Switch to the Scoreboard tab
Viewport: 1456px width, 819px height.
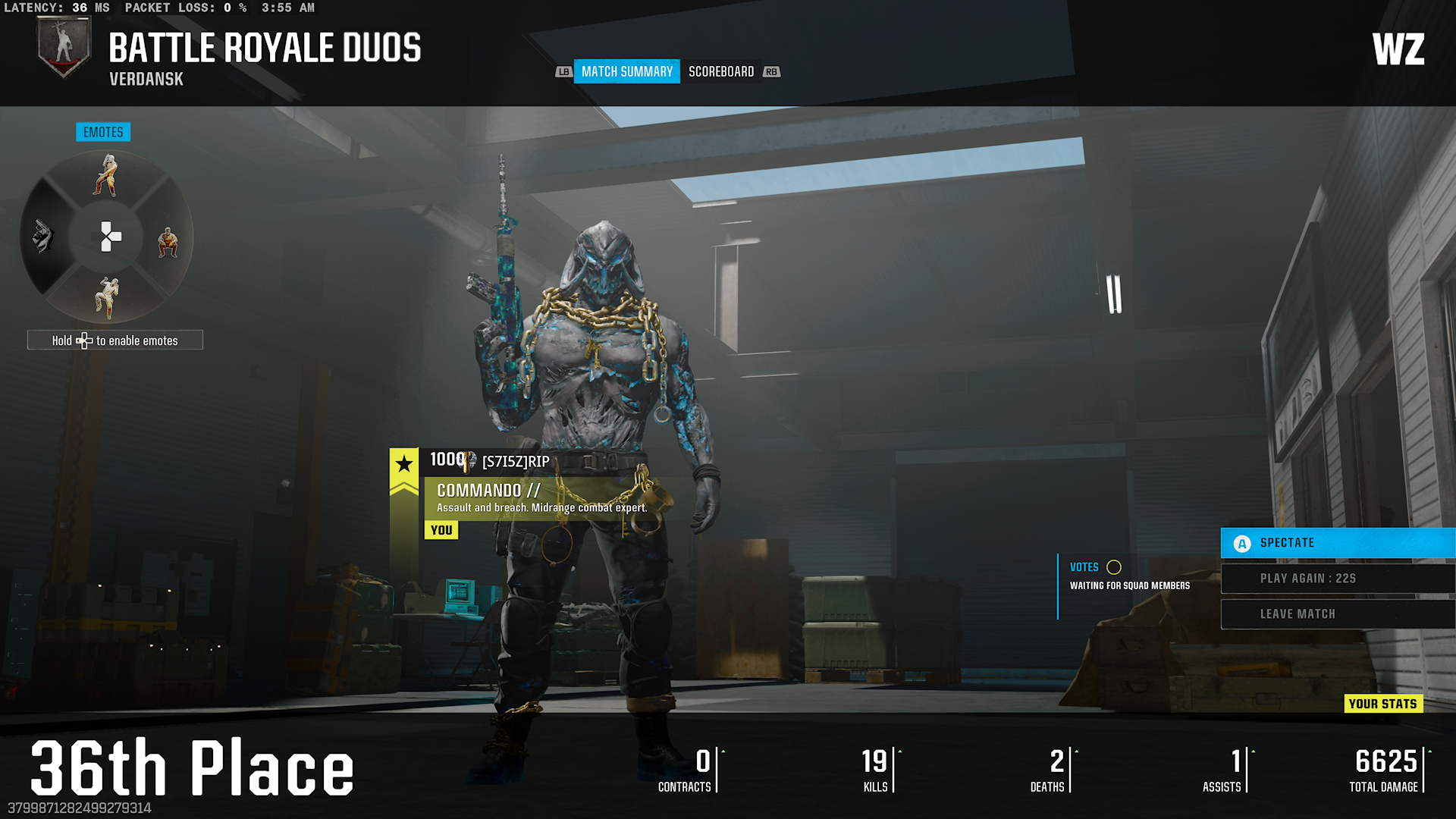(x=720, y=71)
